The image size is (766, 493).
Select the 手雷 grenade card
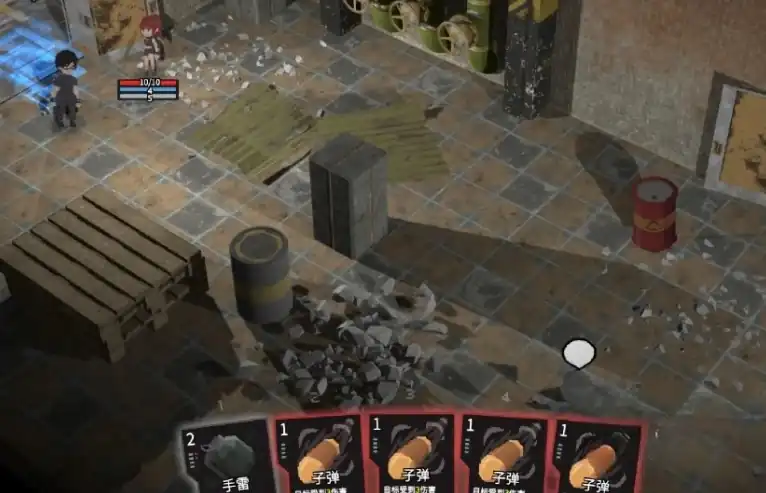[227, 460]
